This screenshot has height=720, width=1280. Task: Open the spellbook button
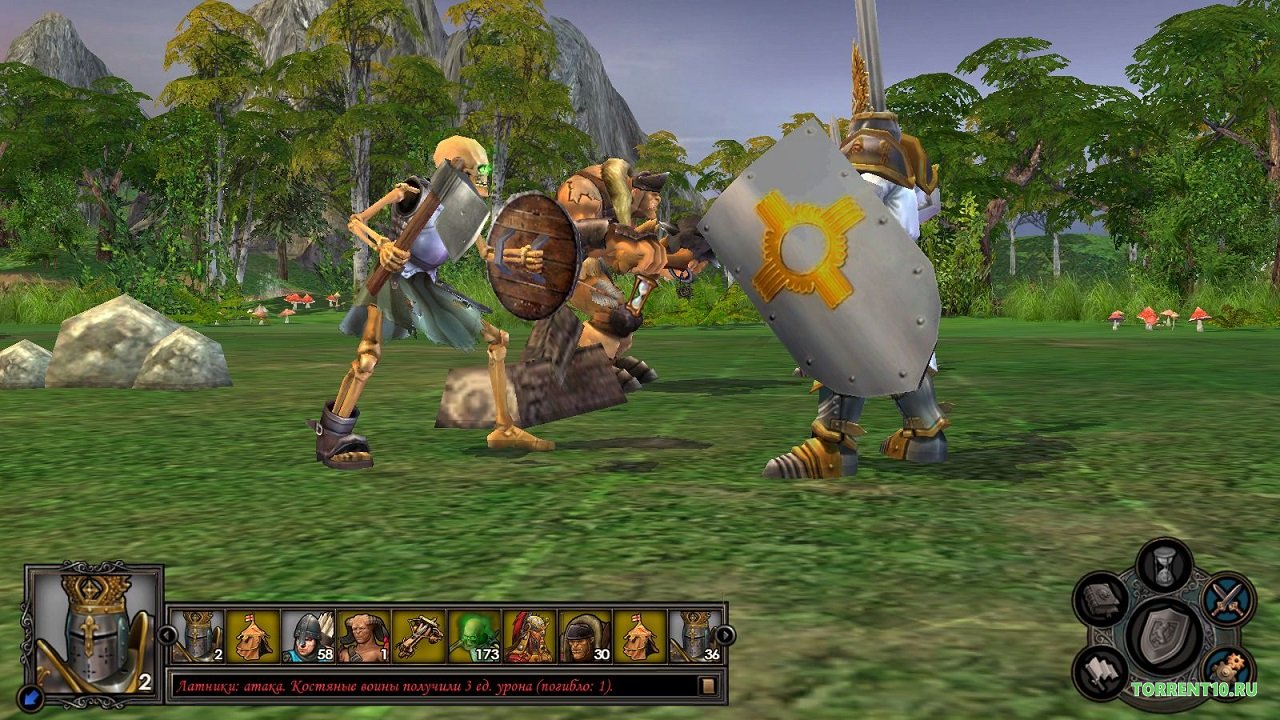pos(1102,599)
